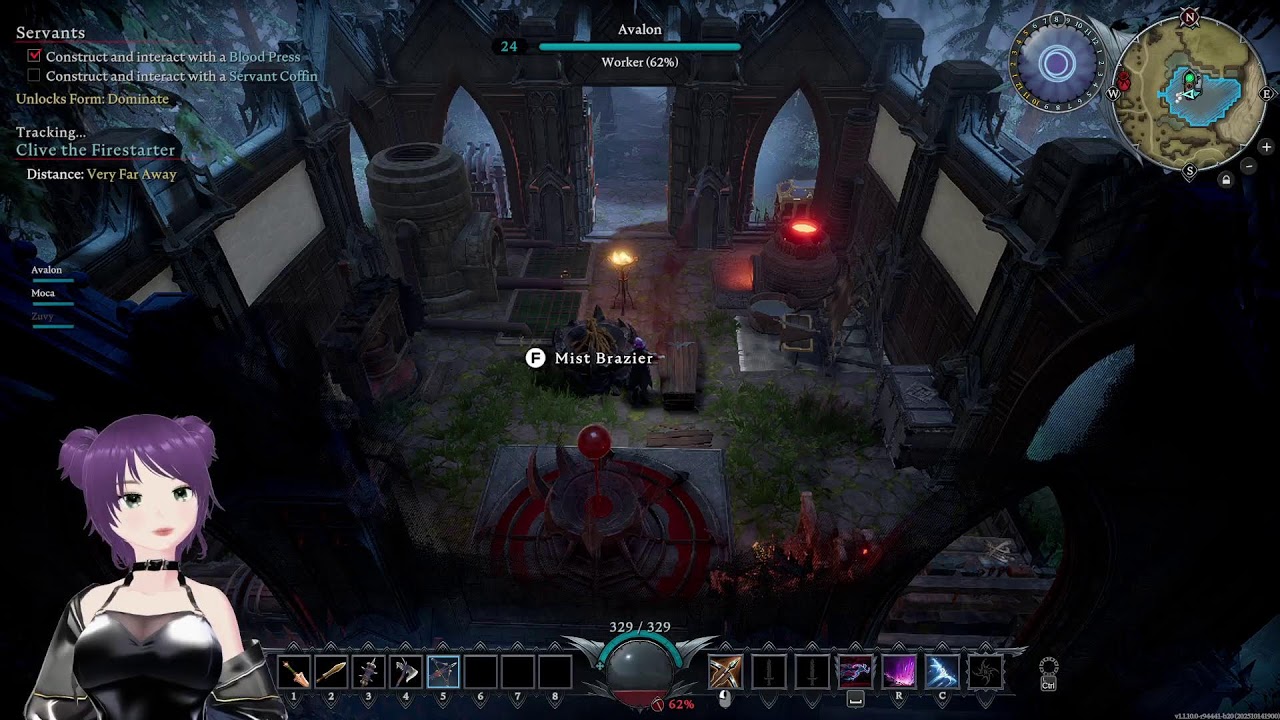This screenshot has width=1280, height=720.
Task: Select the spear in hotbar slot 1
Action: [295, 672]
